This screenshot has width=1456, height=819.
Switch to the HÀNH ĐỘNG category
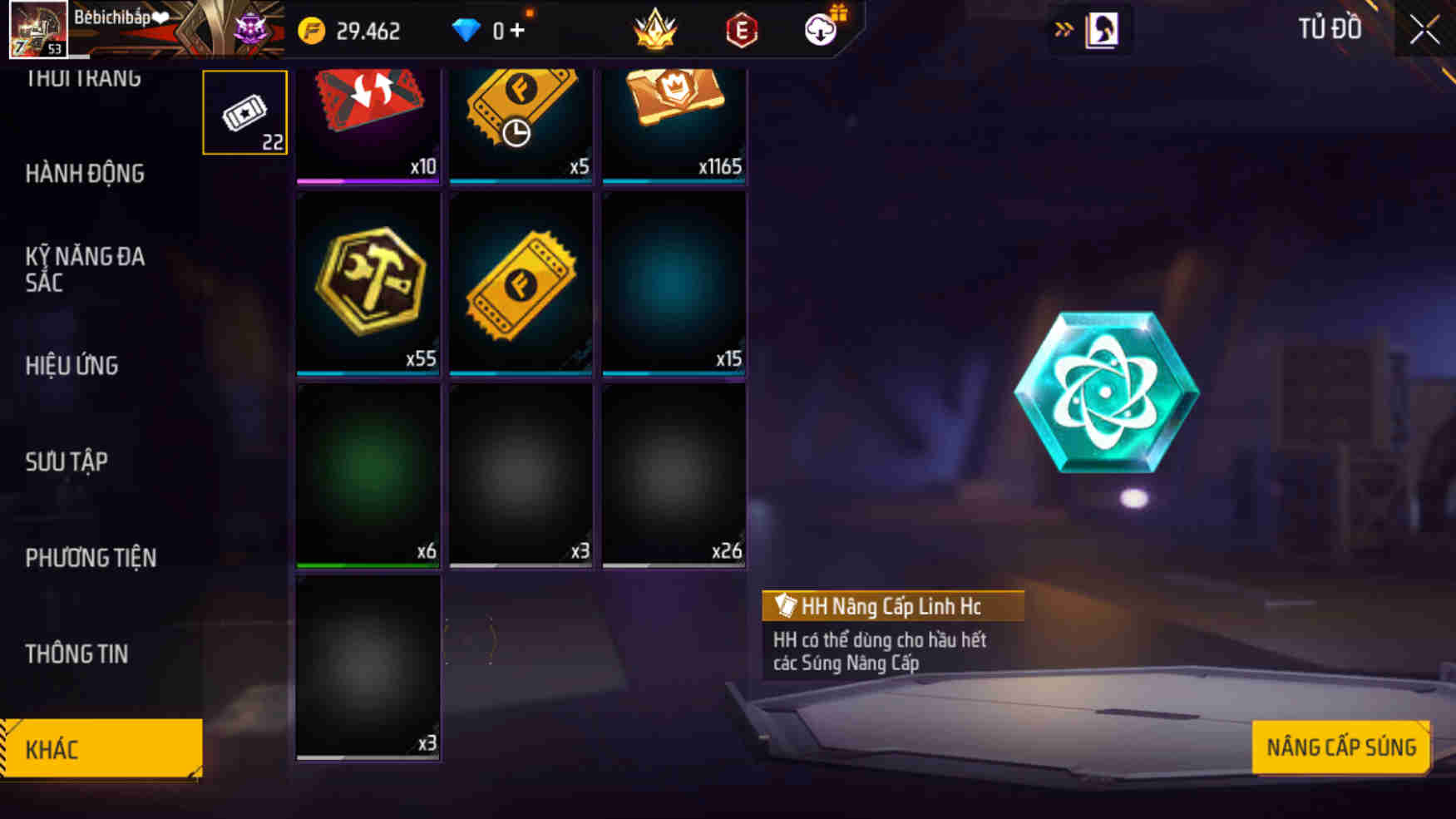(86, 174)
